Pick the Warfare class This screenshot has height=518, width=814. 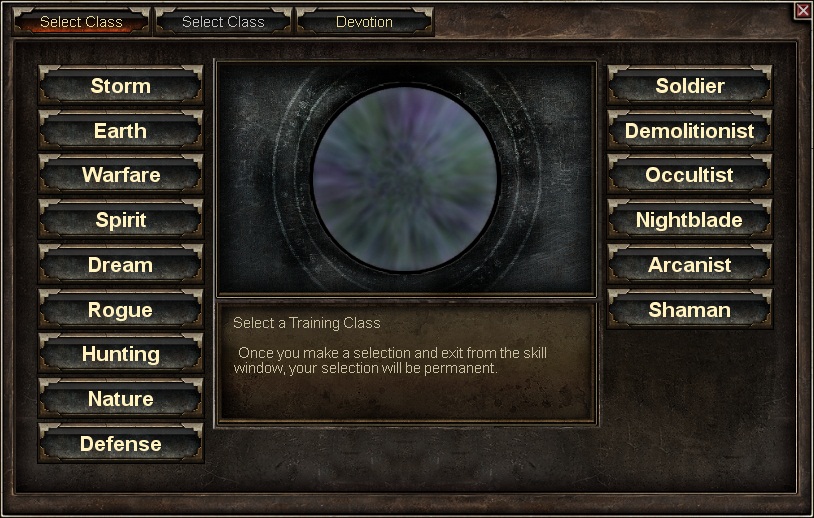coord(120,175)
